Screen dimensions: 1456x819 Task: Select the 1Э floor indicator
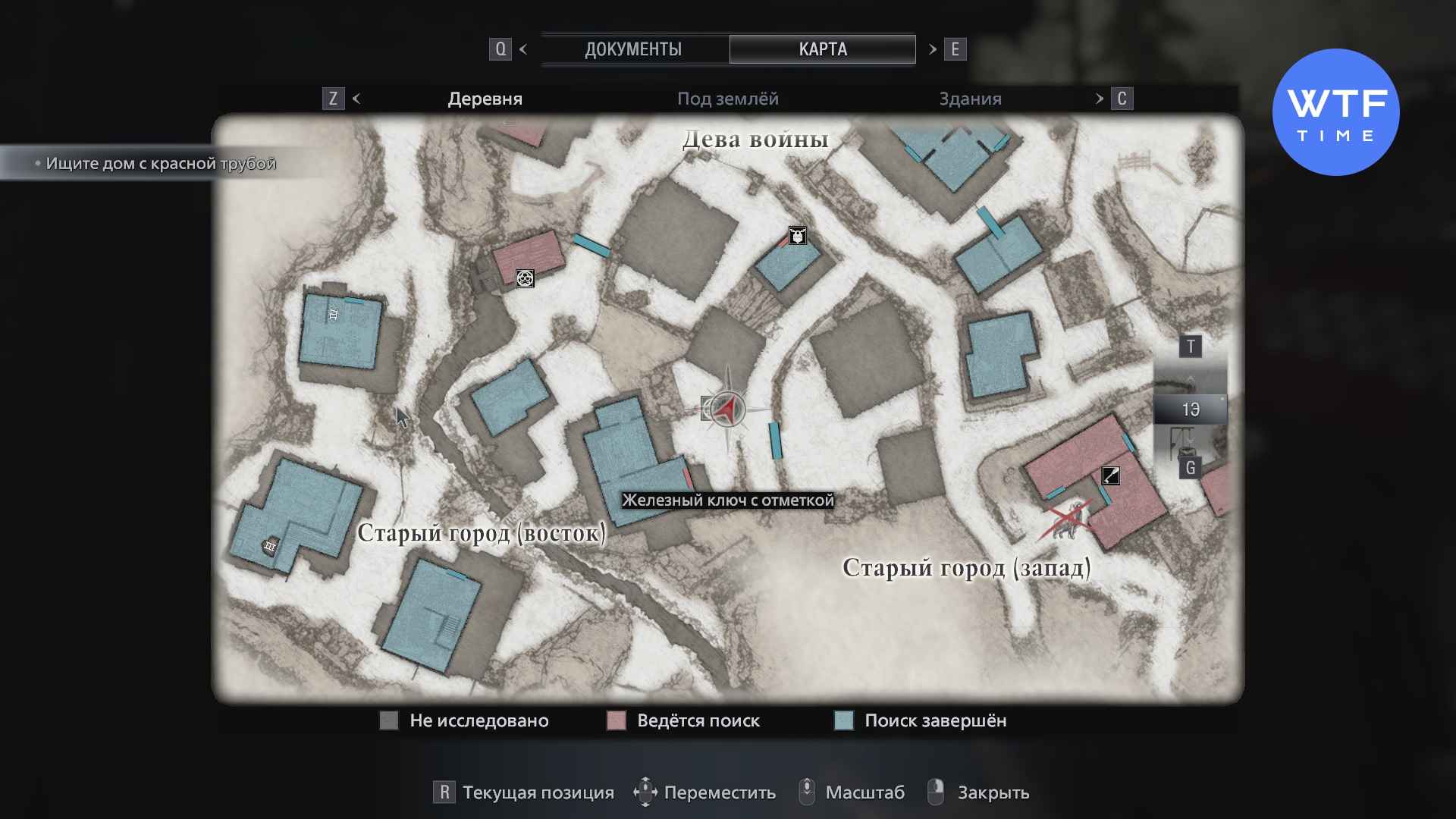pos(1190,409)
